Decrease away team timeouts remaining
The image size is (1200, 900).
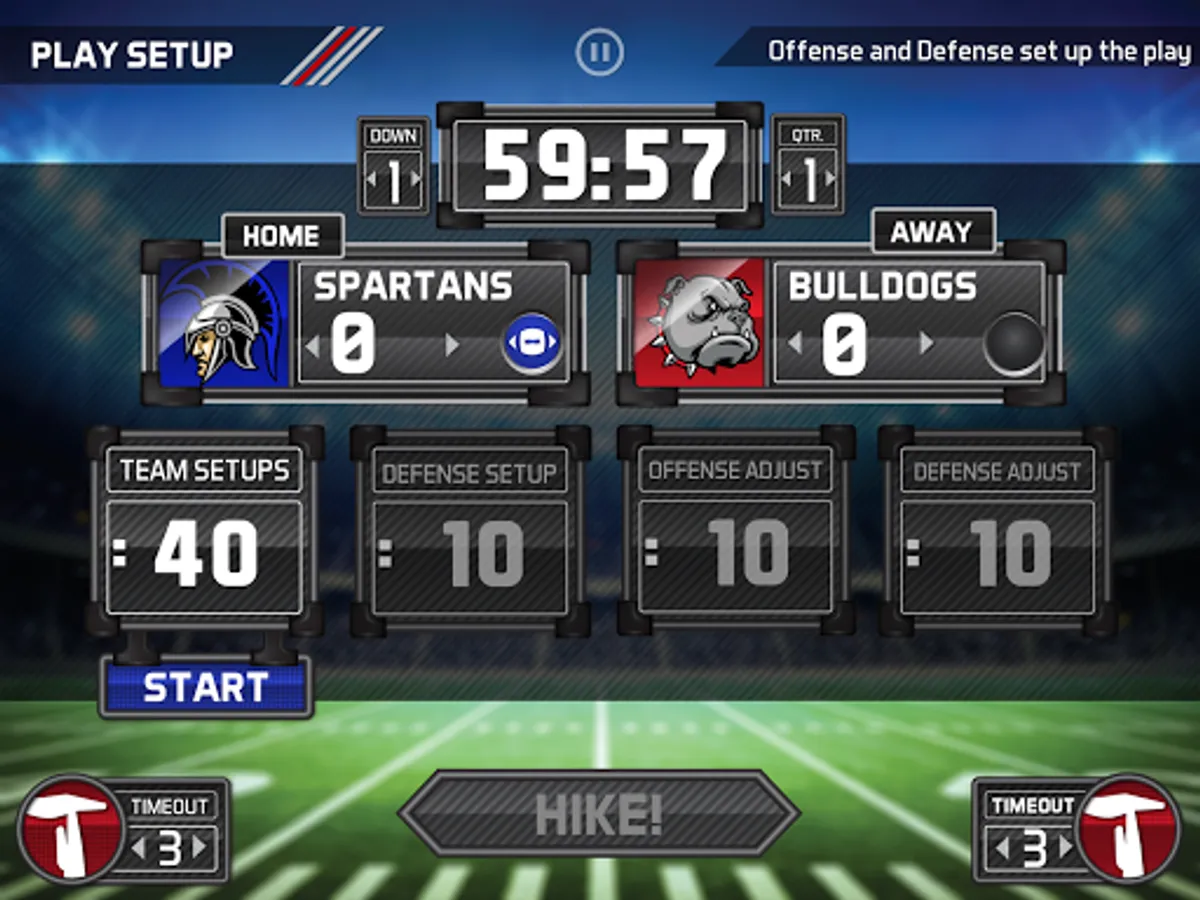click(1001, 849)
